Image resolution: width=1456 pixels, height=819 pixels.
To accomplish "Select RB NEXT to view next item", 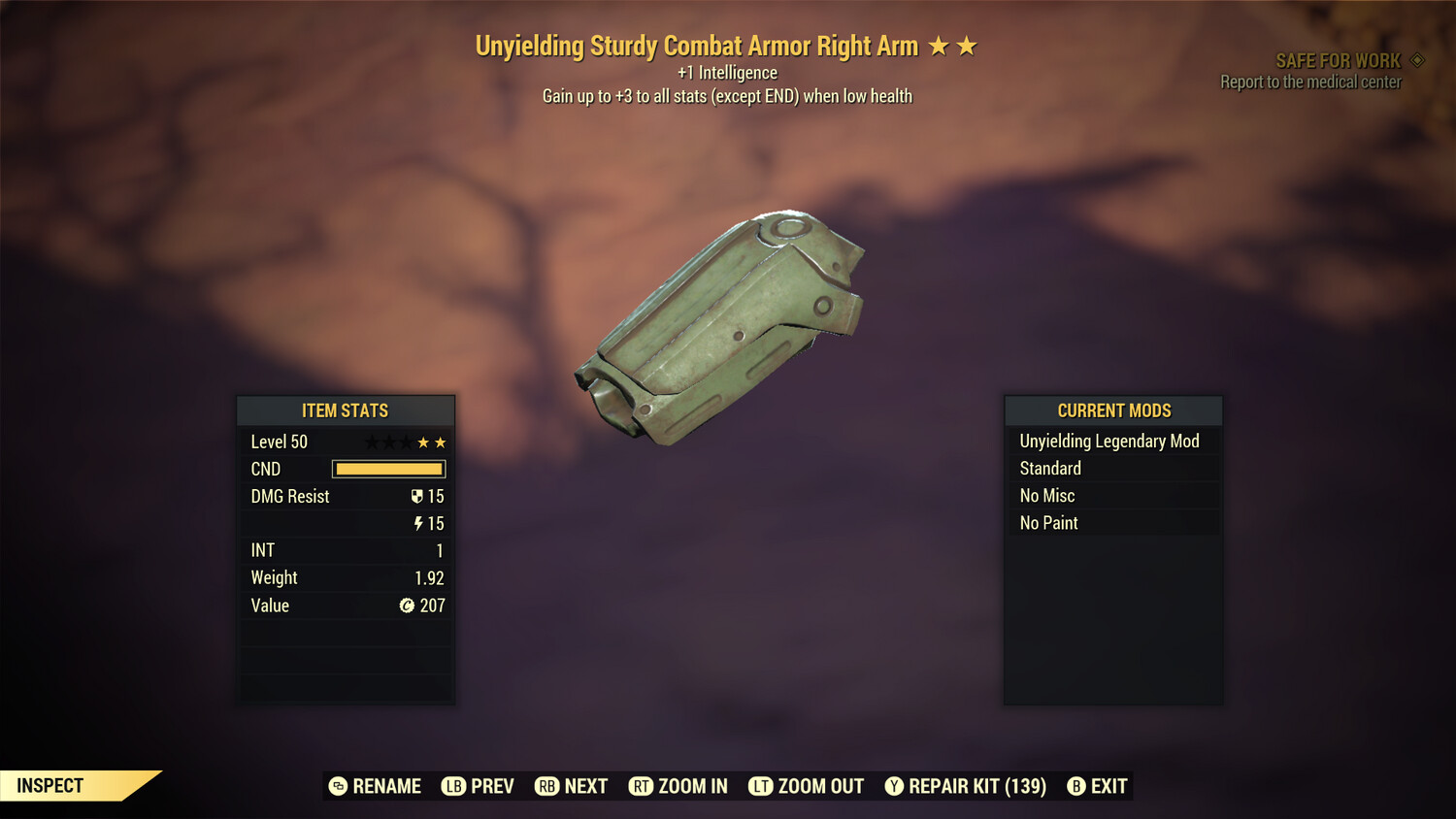I will click(571, 786).
